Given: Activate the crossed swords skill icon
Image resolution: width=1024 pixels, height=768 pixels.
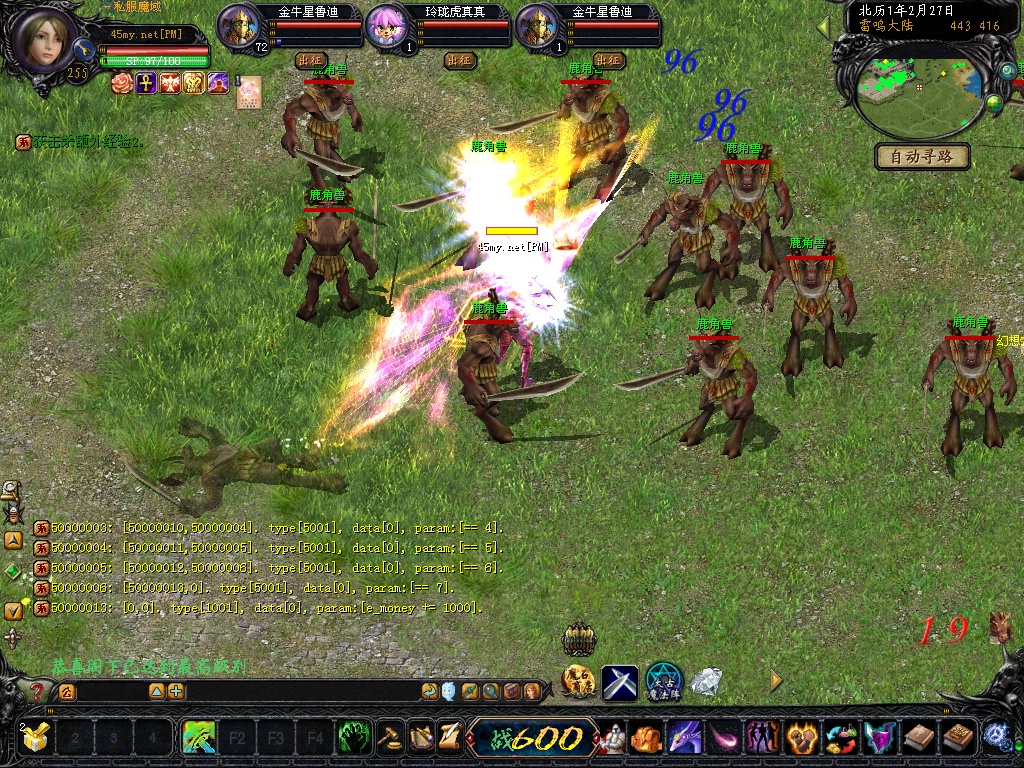Looking at the screenshot, I should [619, 682].
